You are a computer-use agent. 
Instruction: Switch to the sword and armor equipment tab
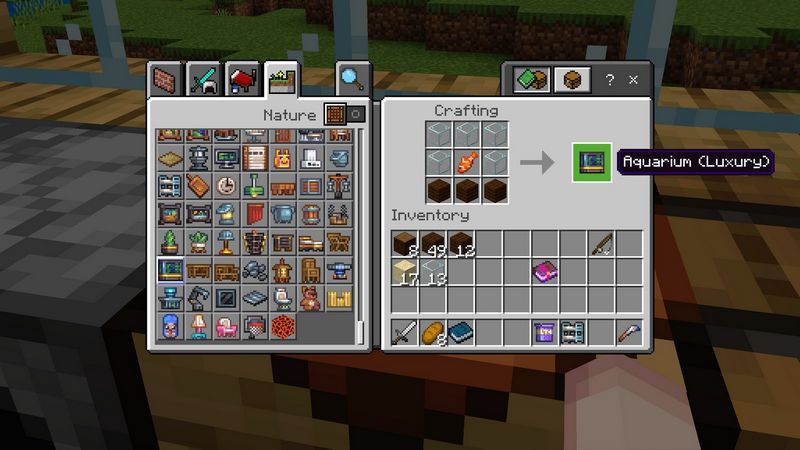[204, 78]
